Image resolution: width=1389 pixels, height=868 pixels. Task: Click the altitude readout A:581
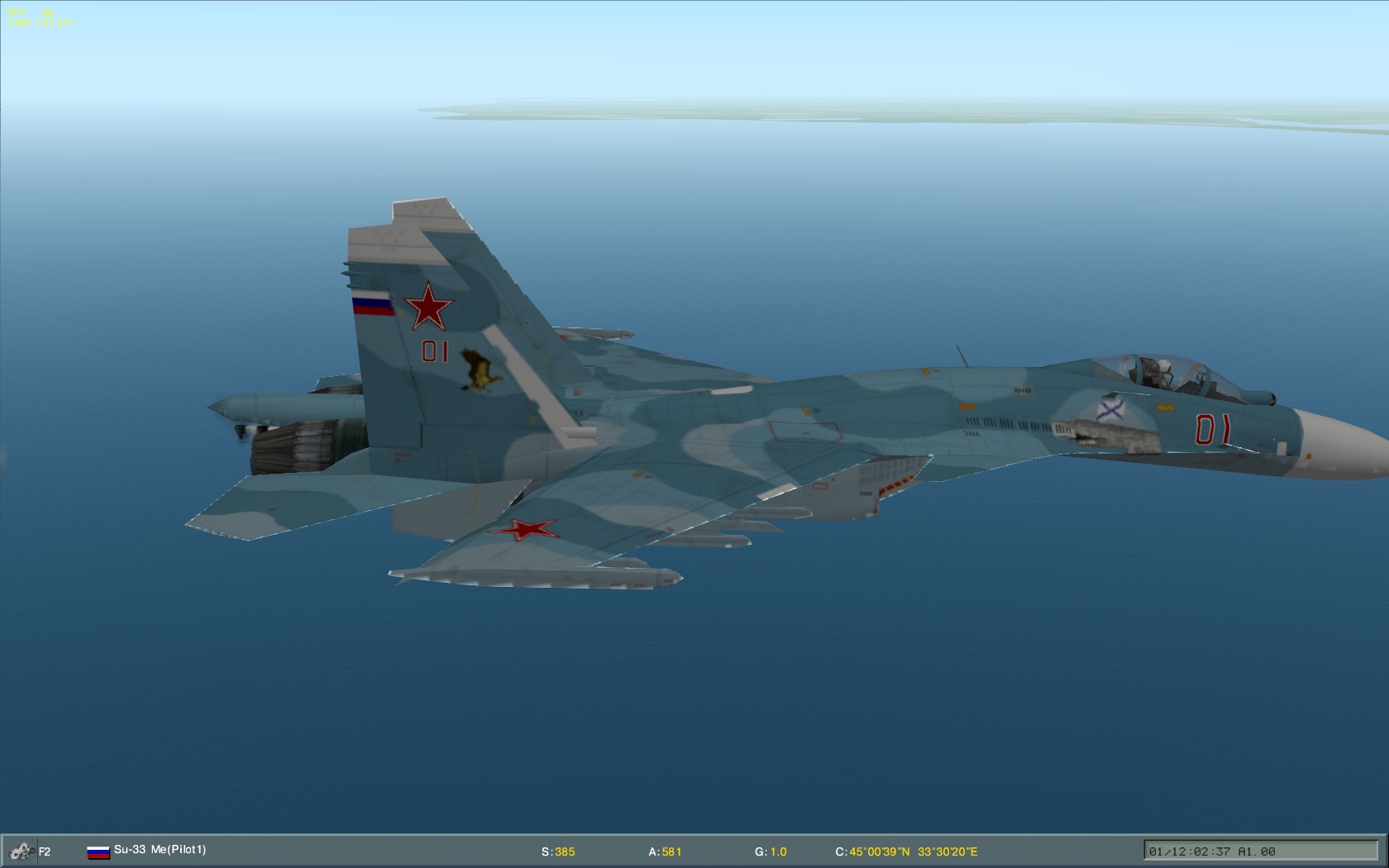tap(664, 849)
